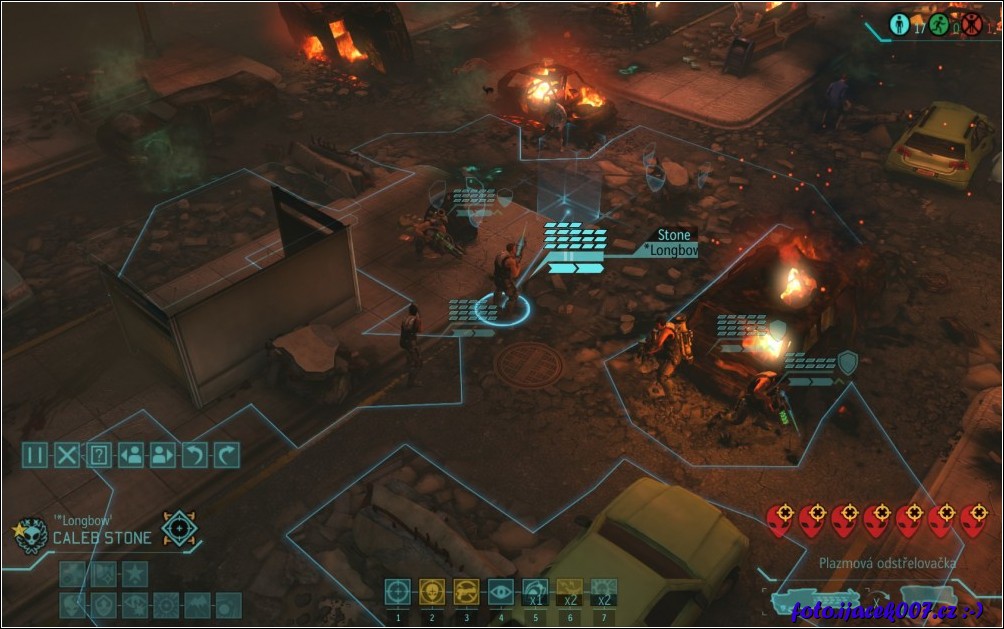Click the alien skull rank badge

tap(32, 536)
